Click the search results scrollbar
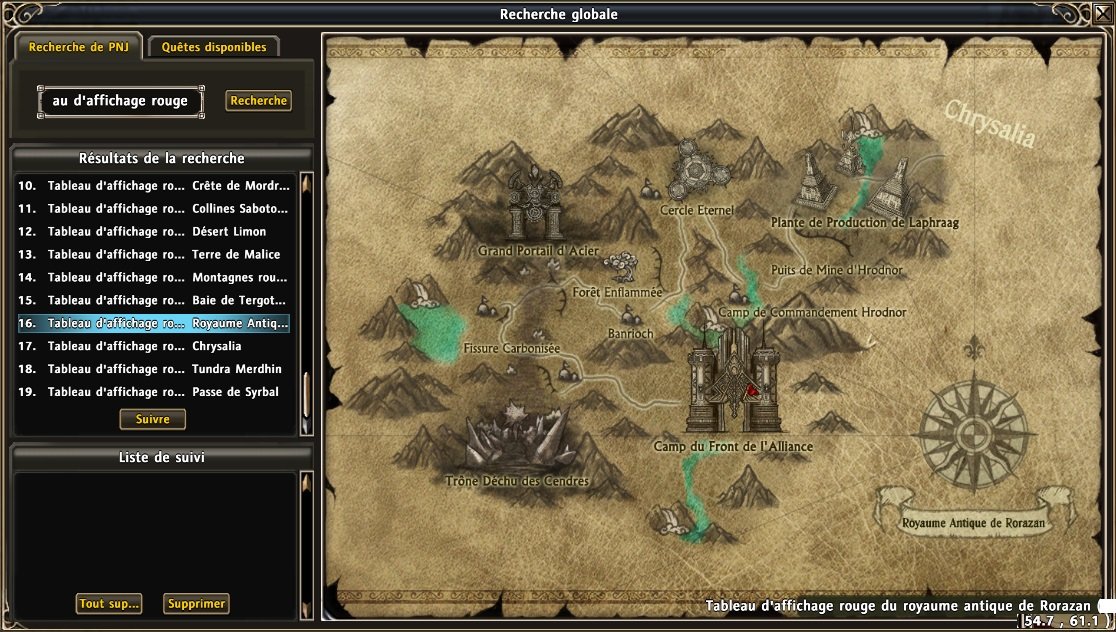The height and width of the screenshot is (632, 1116). tap(306, 300)
